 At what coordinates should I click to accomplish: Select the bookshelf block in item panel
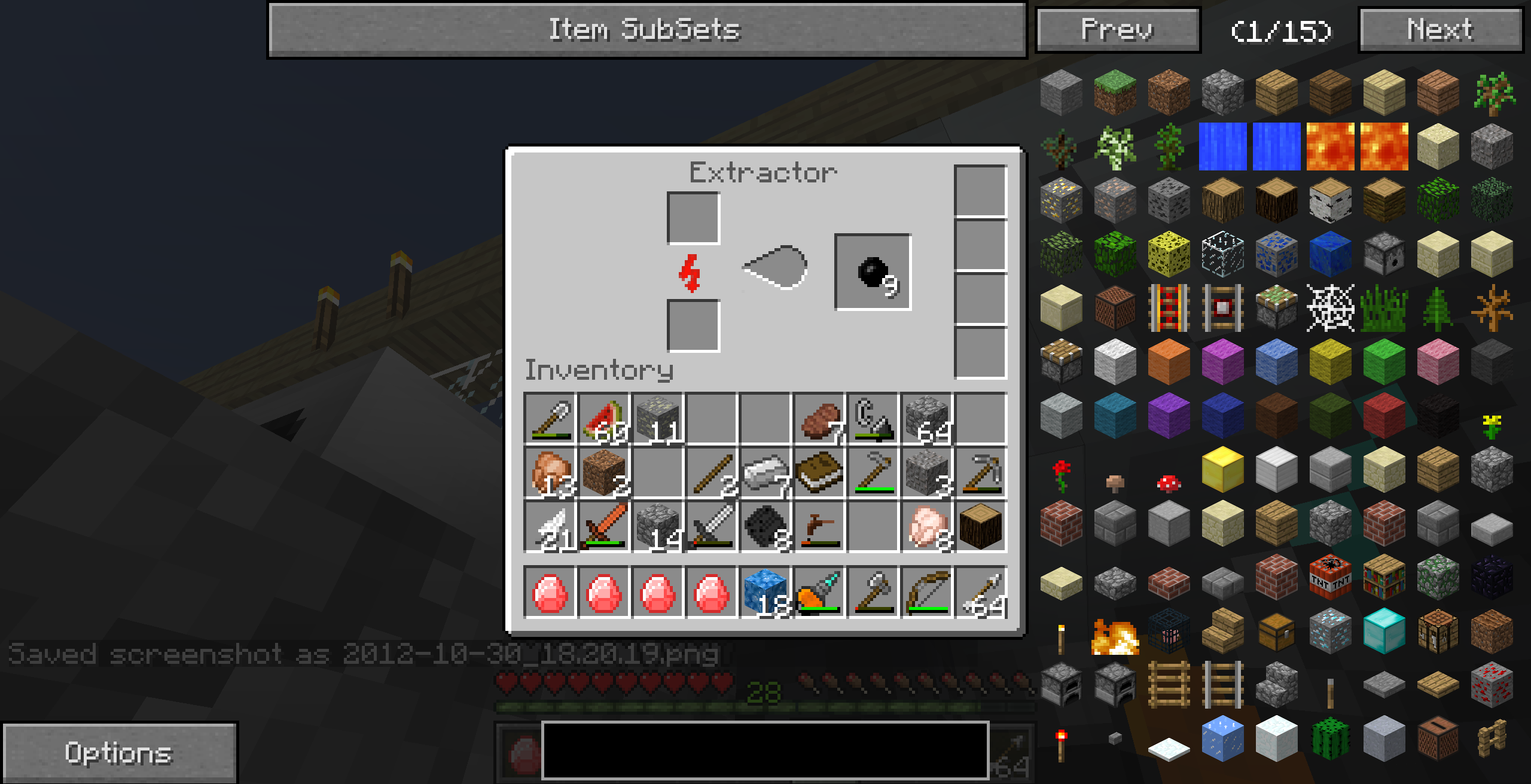[1384, 577]
